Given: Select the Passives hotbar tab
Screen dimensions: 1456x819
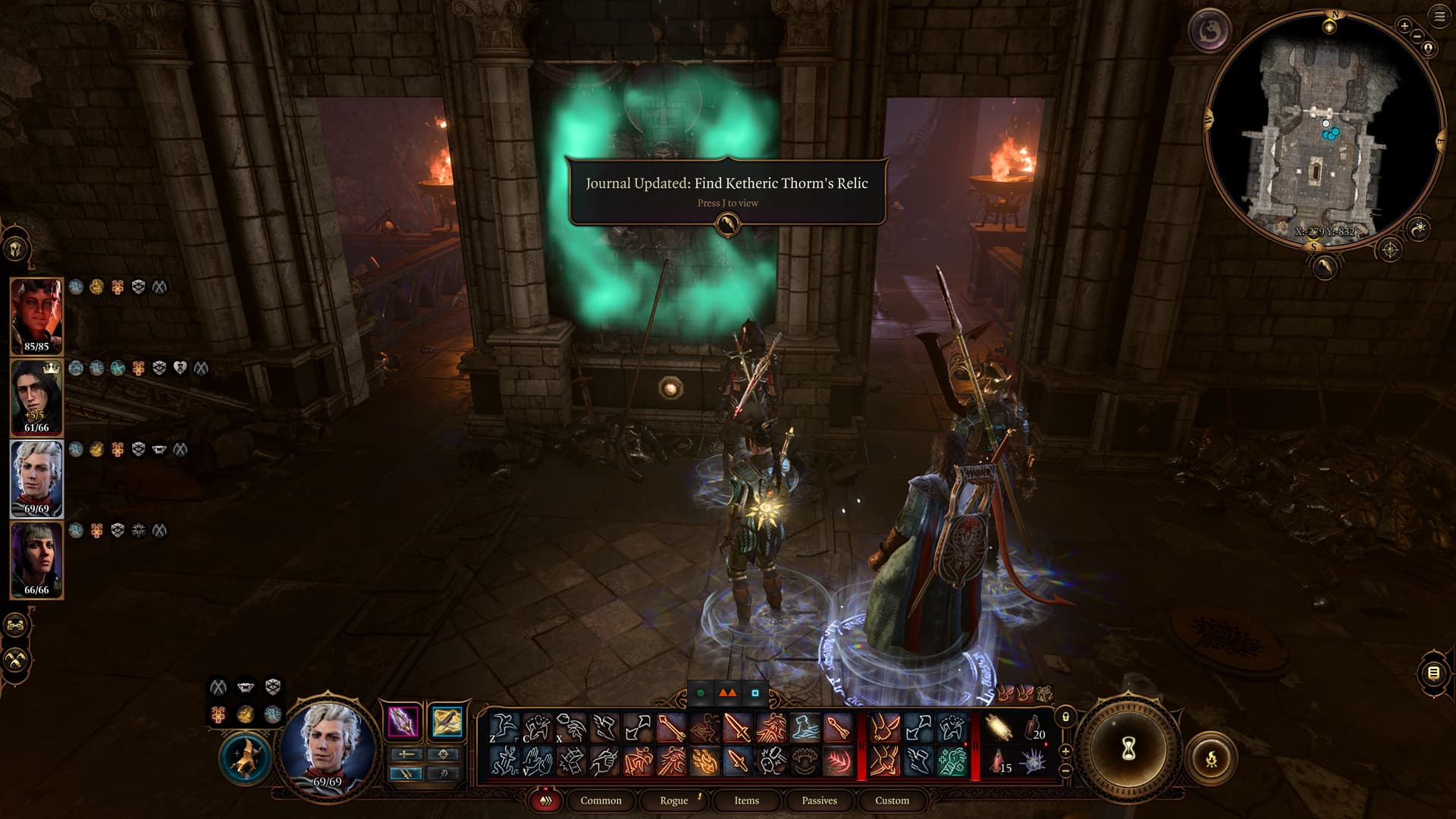Looking at the screenshot, I should 819,800.
